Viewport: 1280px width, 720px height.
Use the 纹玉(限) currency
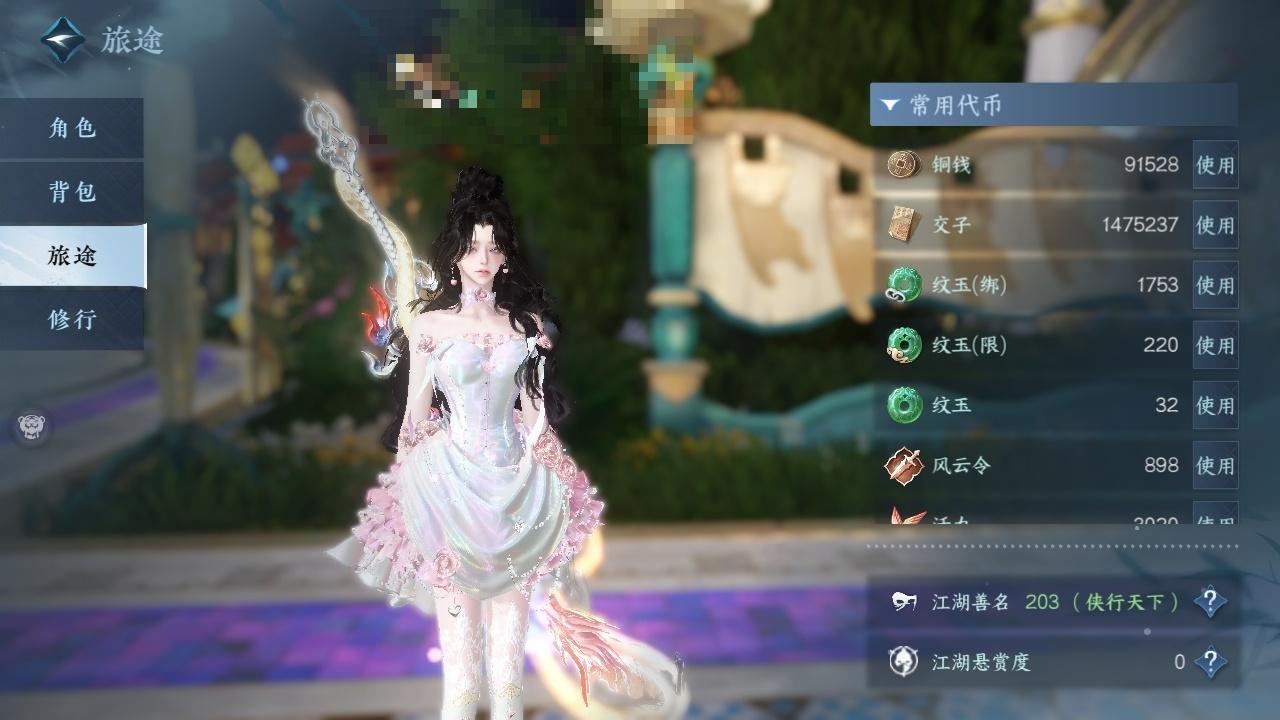[x=1215, y=345]
